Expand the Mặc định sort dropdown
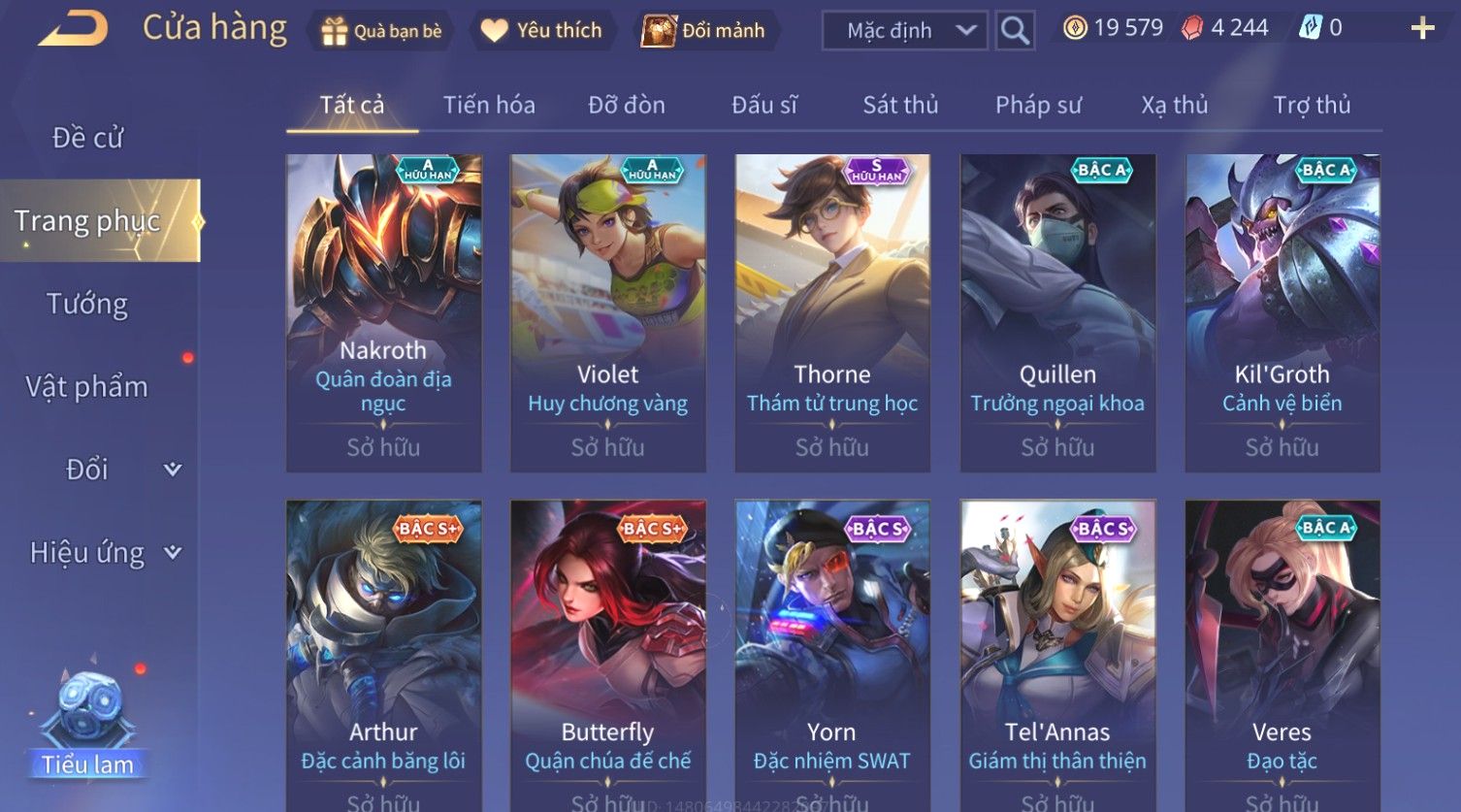The height and width of the screenshot is (812, 1461). (904, 31)
